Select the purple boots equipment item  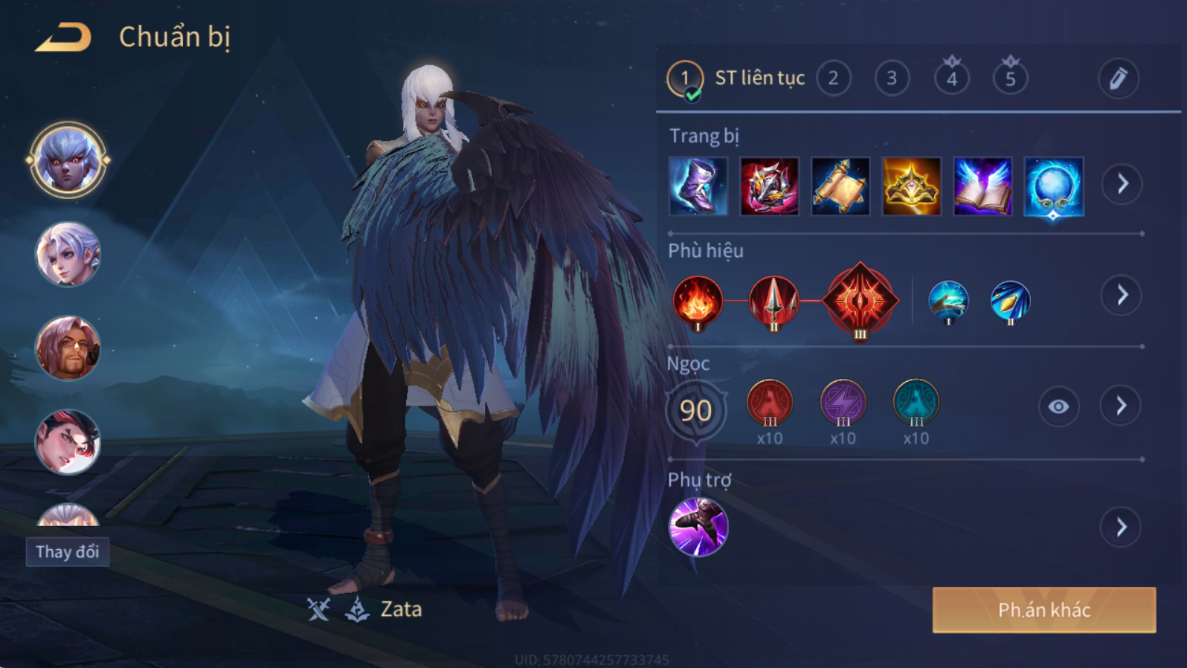698,186
